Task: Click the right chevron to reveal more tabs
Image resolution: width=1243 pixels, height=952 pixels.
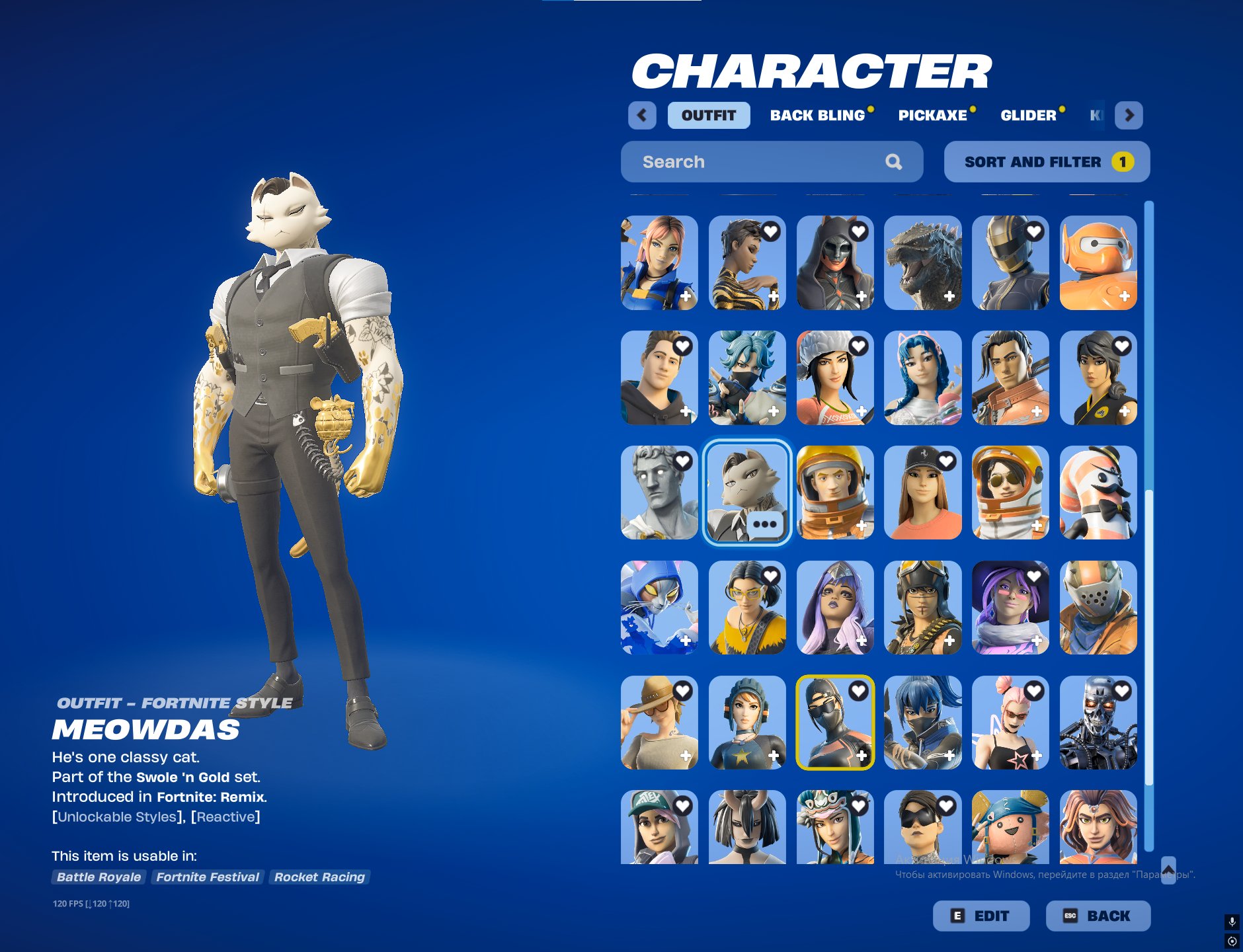Action: click(x=1130, y=115)
